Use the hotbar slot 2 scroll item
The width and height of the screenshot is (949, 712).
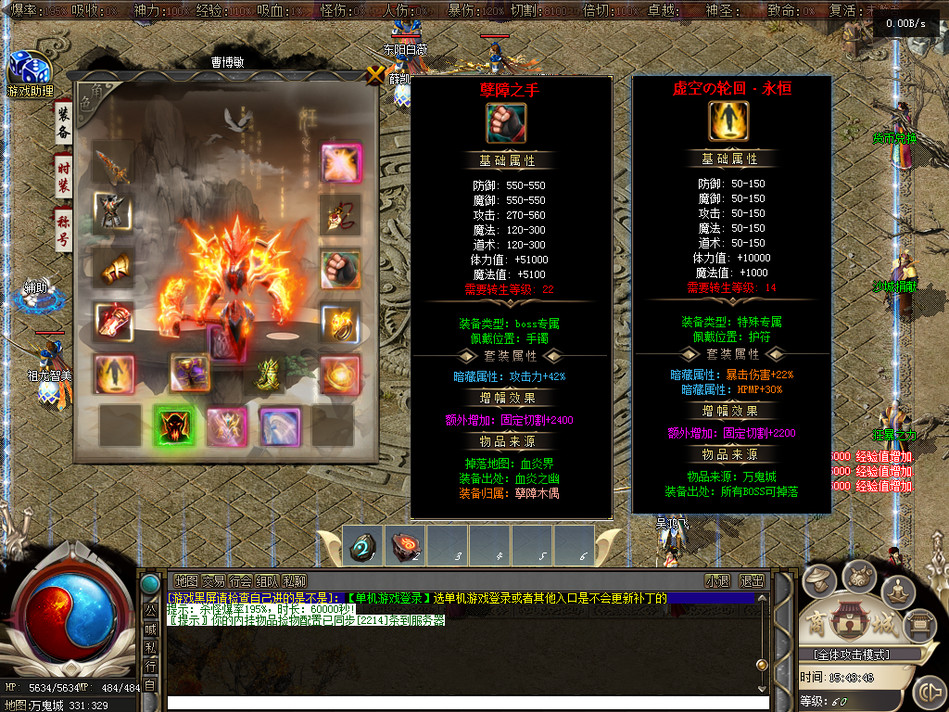click(406, 546)
